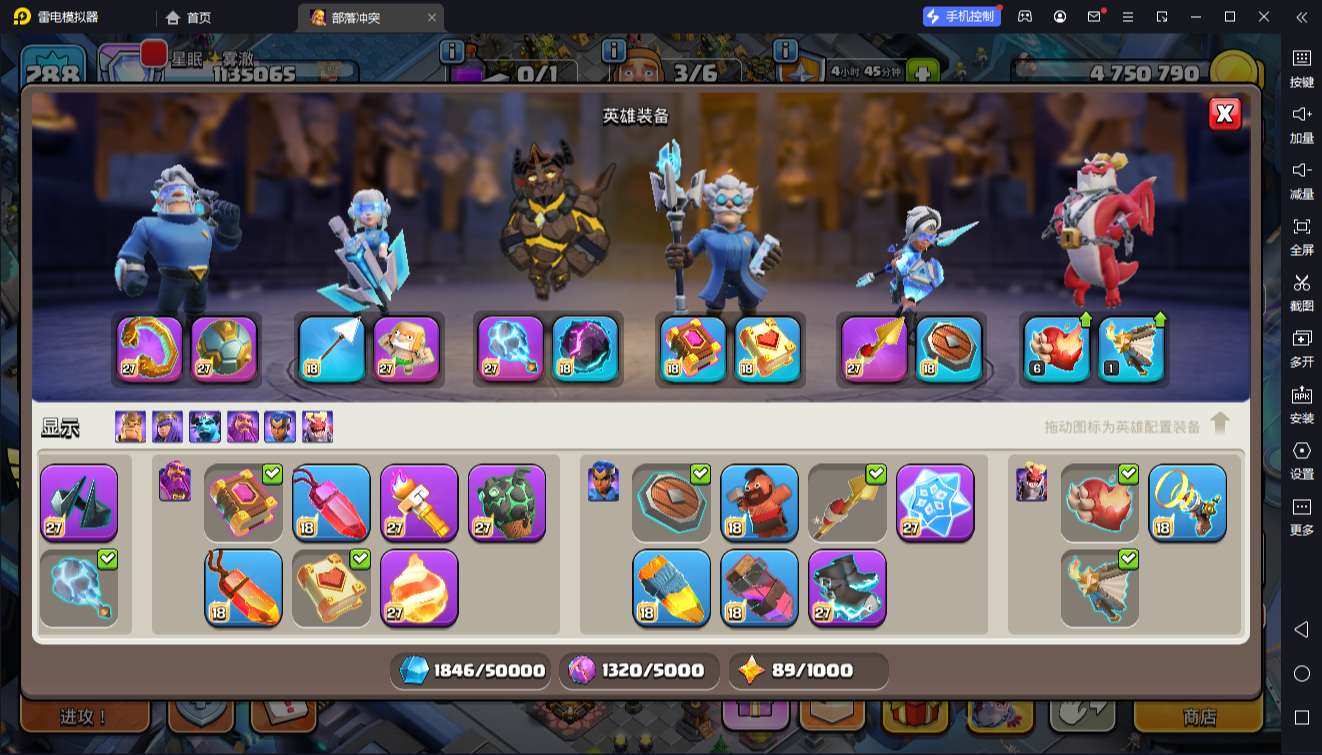The width and height of the screenshot is (1322, 755).
Task: Open the emulator 设置 settings
Action: pos(1301,460)
